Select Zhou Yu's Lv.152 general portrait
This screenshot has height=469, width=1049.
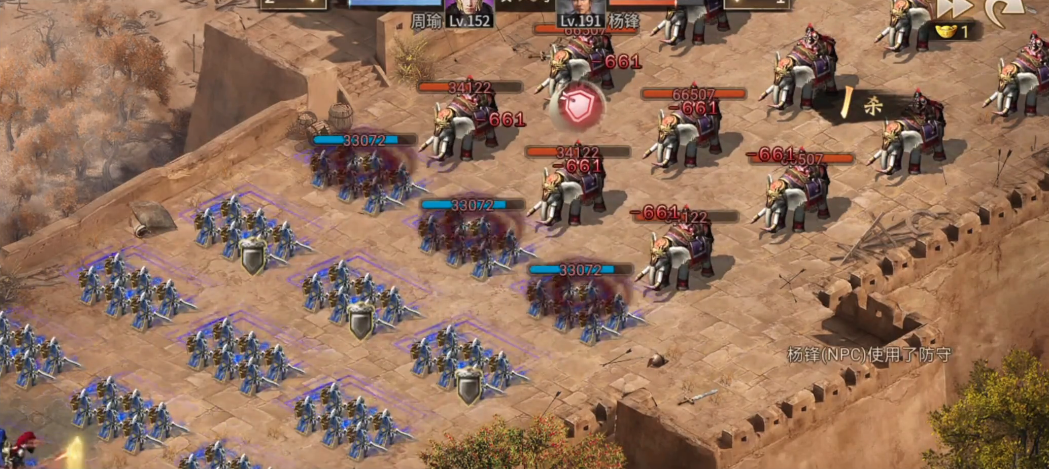[x=469, y=8]
